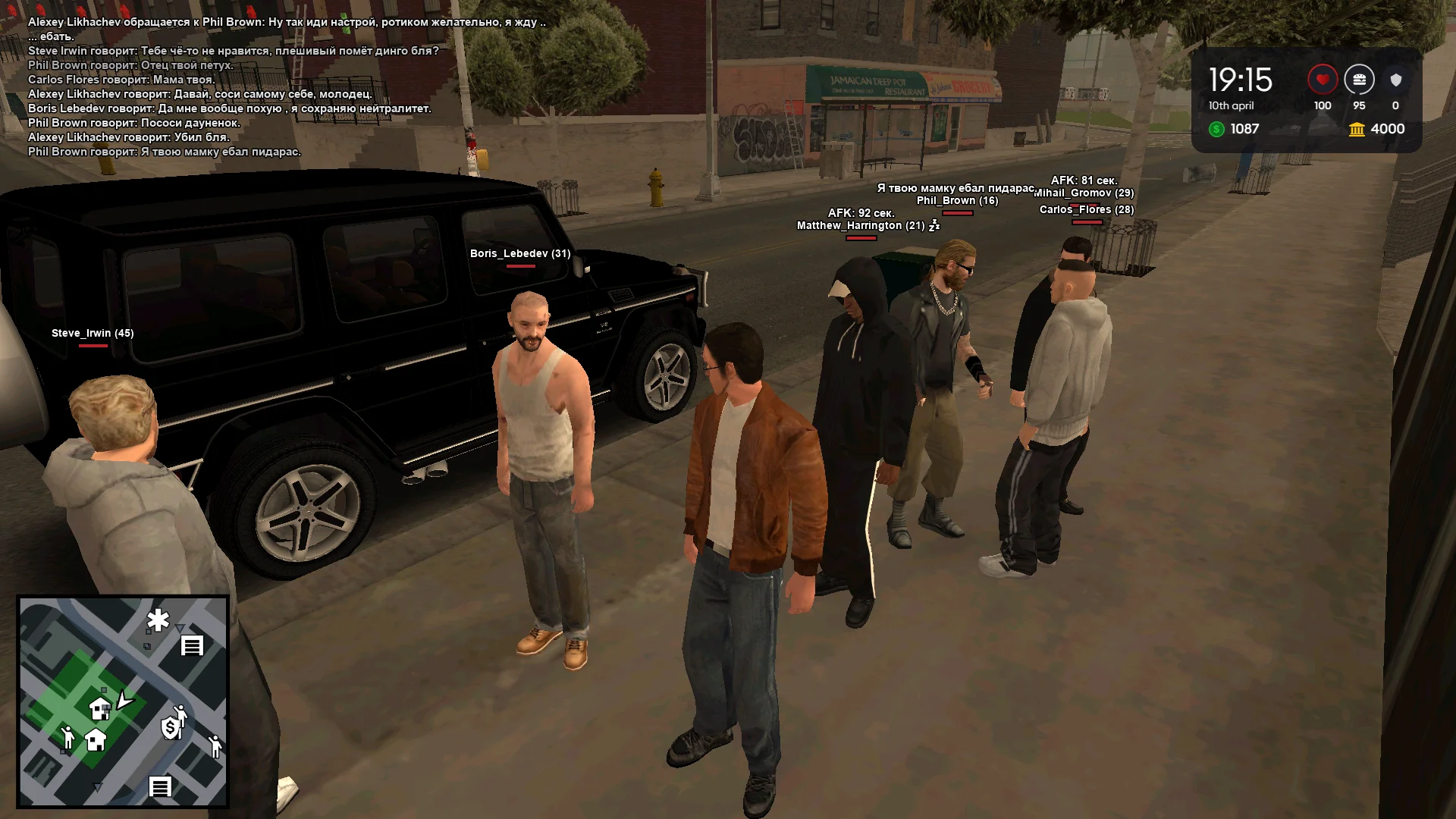Click the yellow bank balance icon

click(x=1357, y=129)
